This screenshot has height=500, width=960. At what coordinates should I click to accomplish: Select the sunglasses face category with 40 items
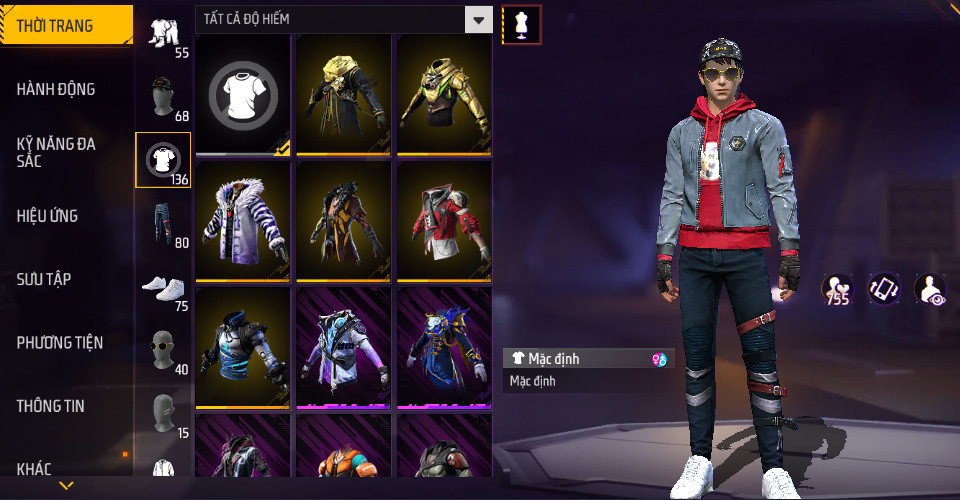click(163, 351)
